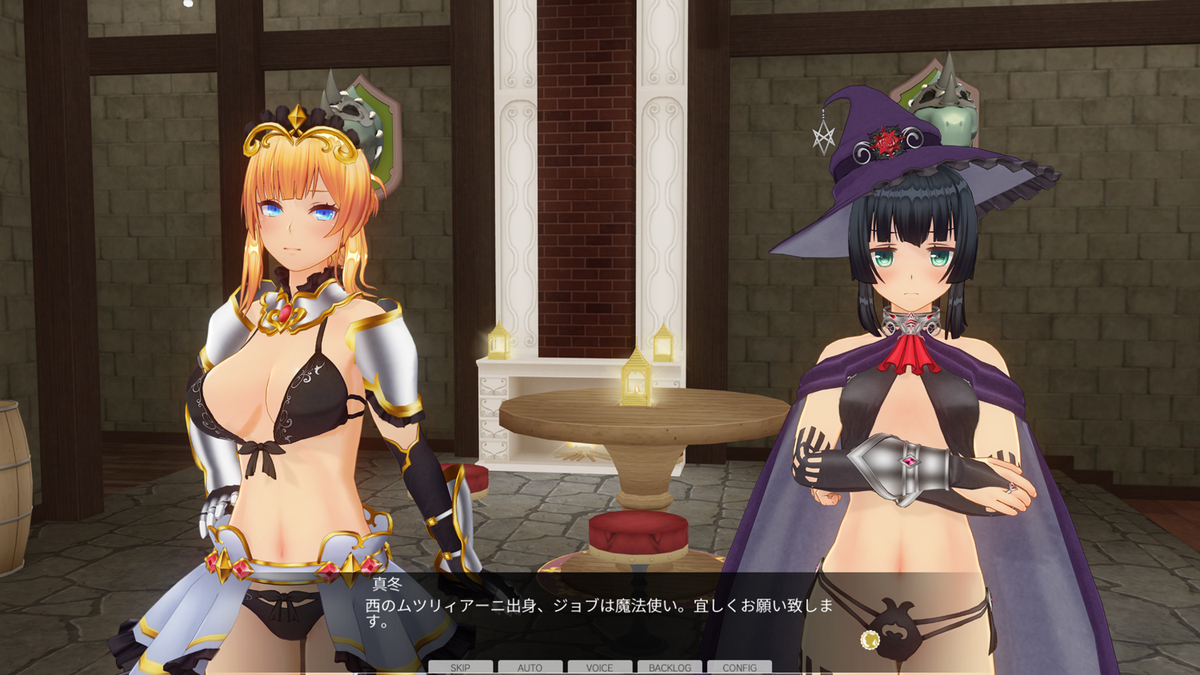Screen dimensions: 1200x675
Task: Enable AUTO dialogue advance
Action: [530, 667]
